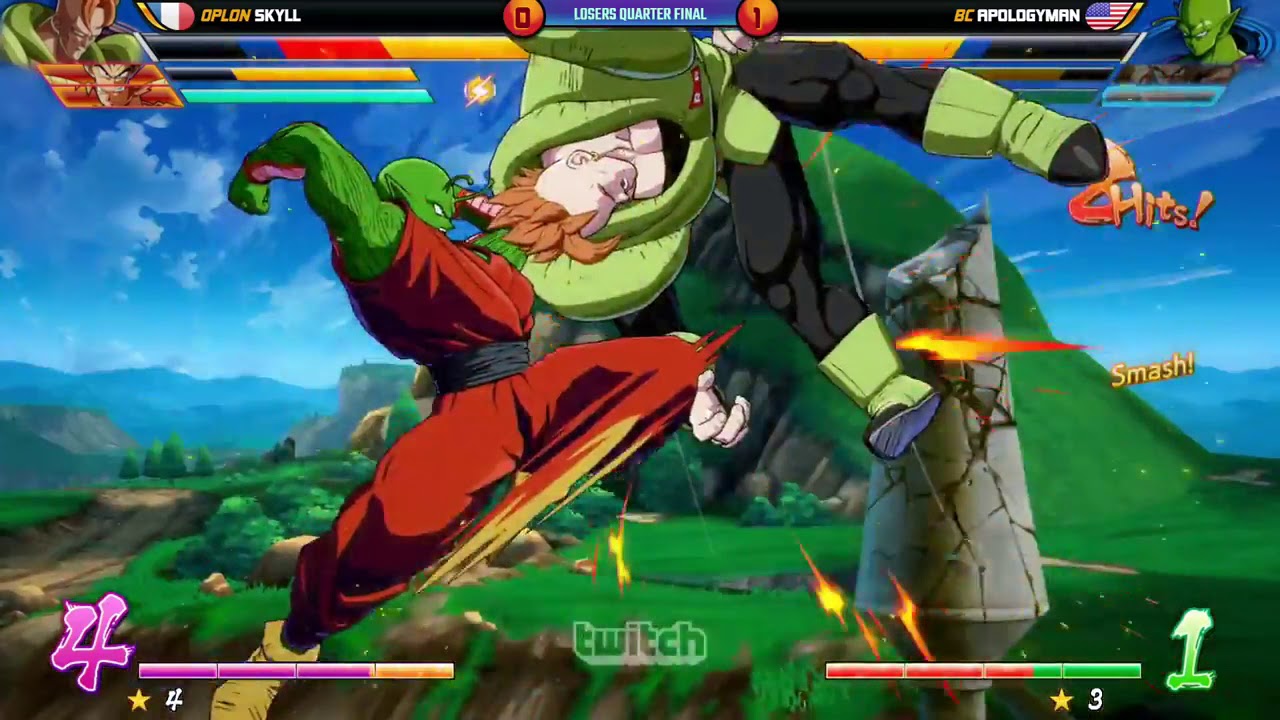Click the BC APOLOGYMAN name plate

pyautogui.click(x=1020, y=14)
